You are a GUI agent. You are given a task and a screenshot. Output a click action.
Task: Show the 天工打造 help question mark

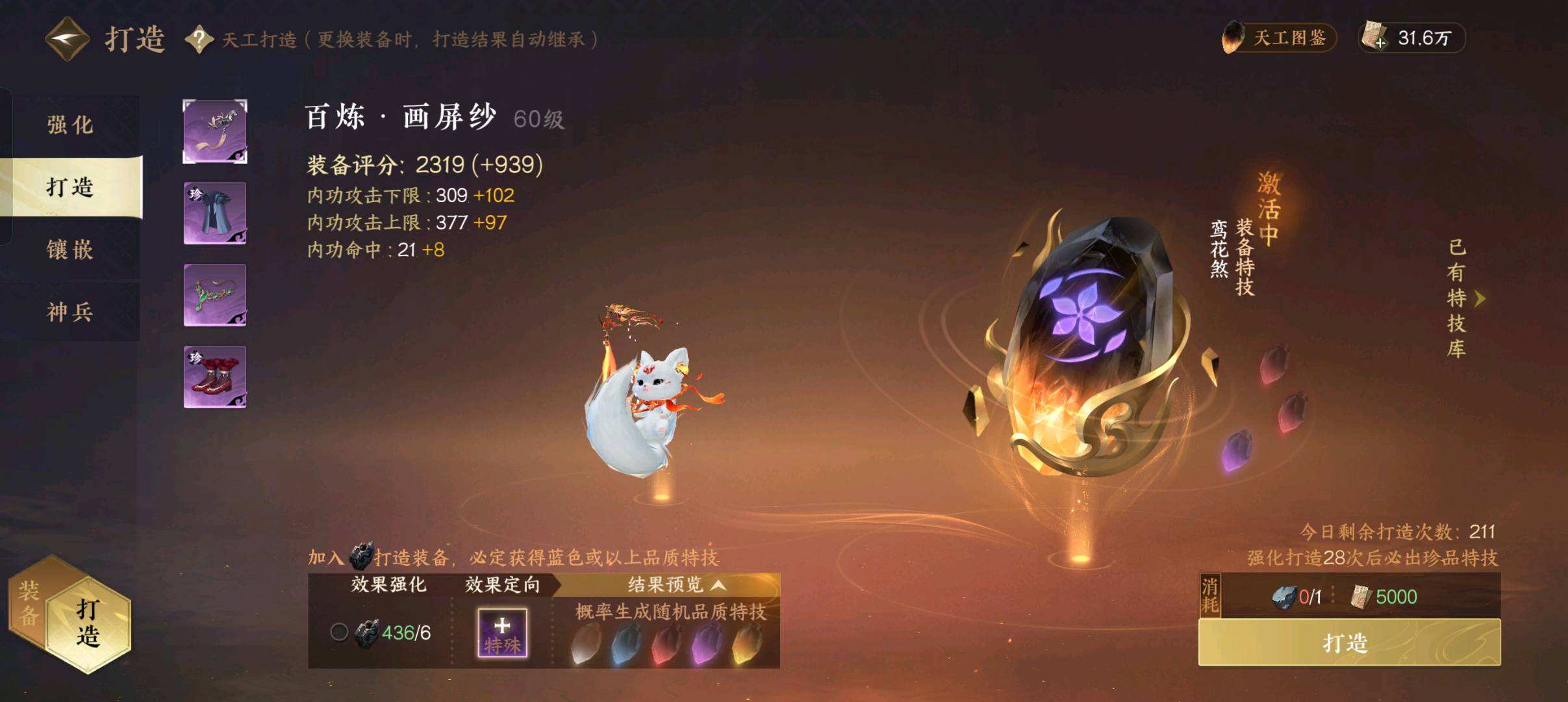pos(199,40)
